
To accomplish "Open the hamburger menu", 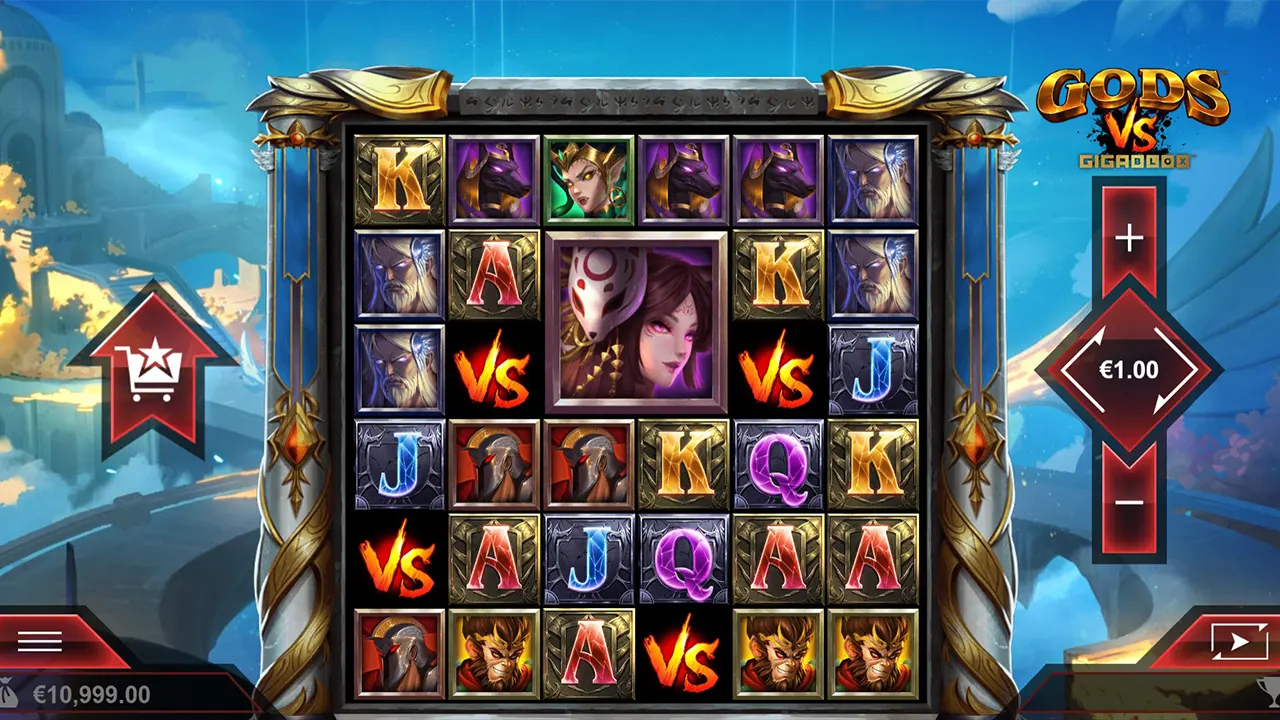I will click(x=40, y=641).
